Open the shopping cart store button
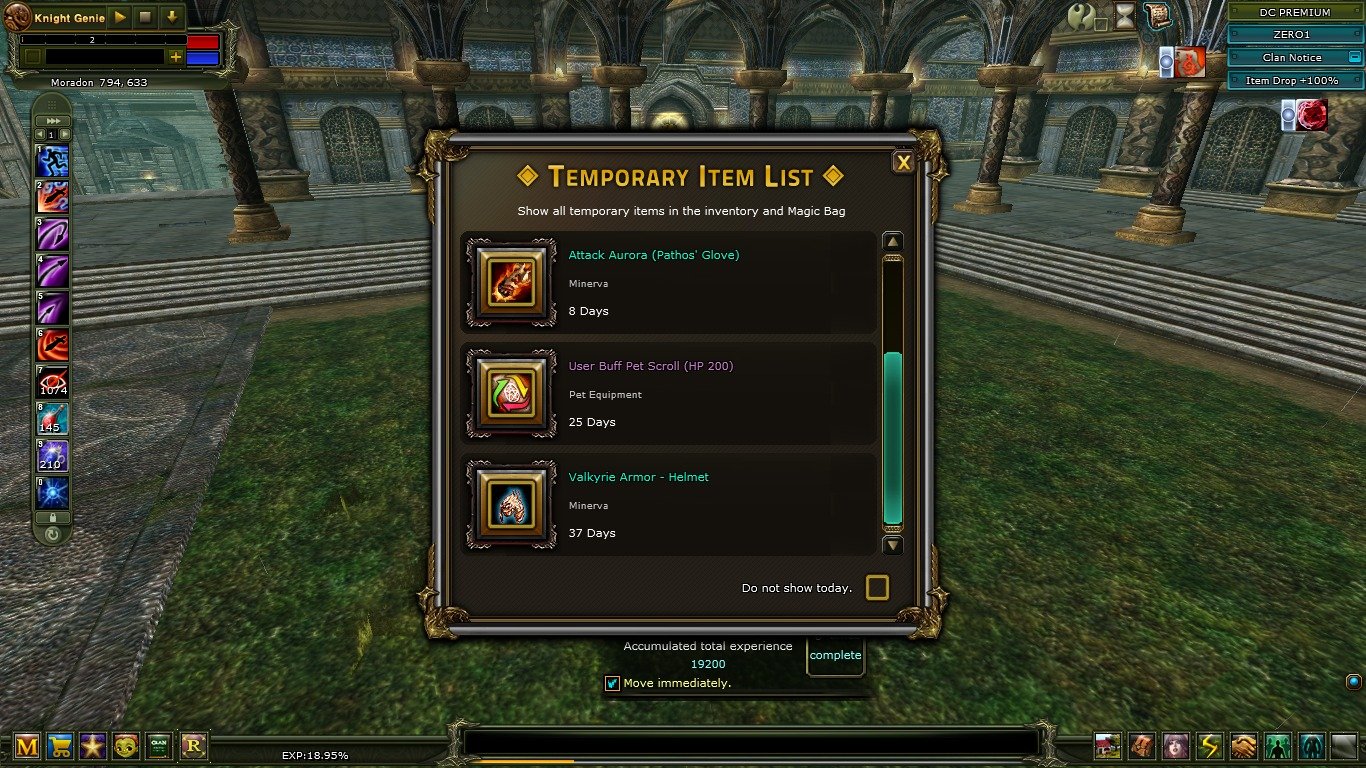The image size is (1366, 768). (x=60, y=745)
